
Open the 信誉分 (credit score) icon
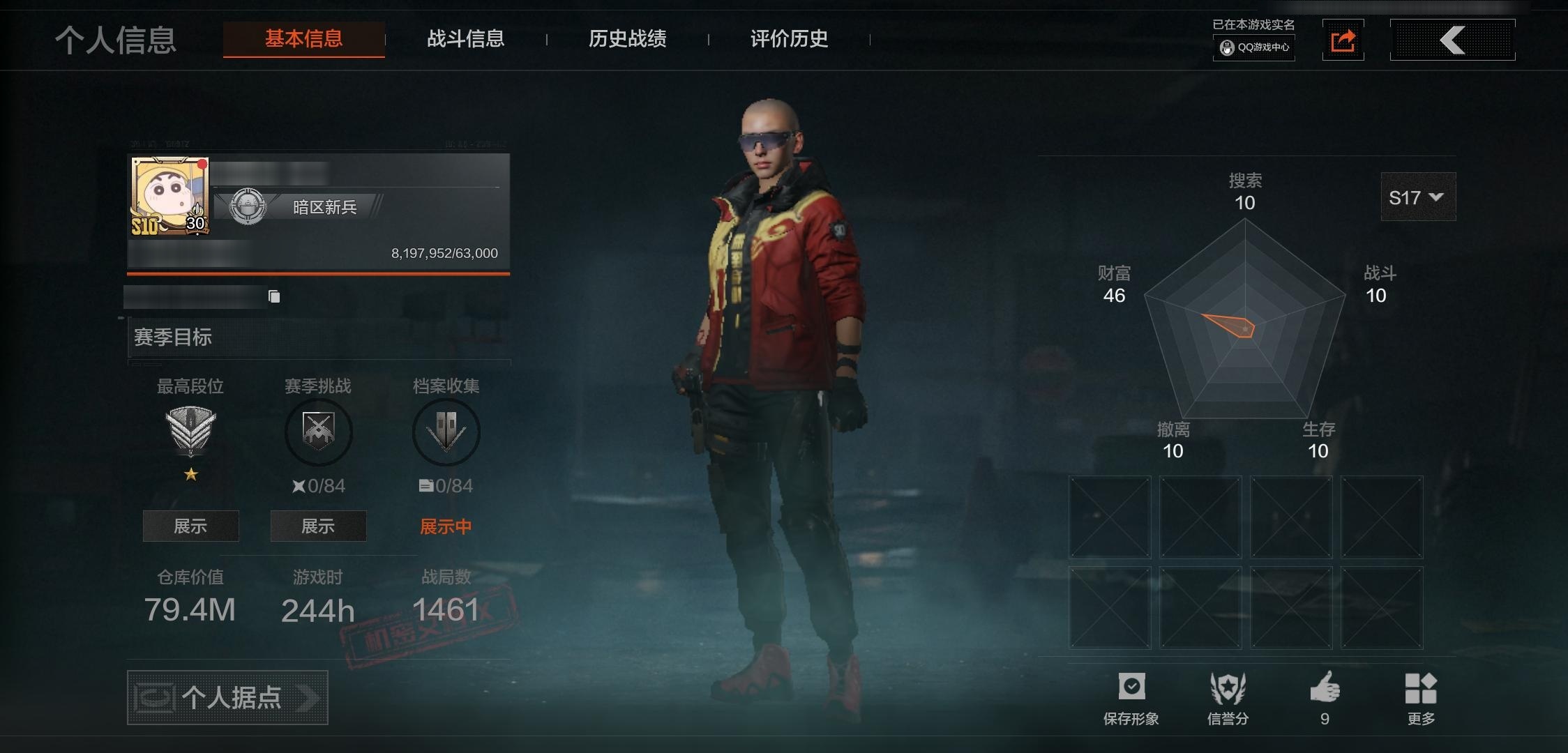1229,687
